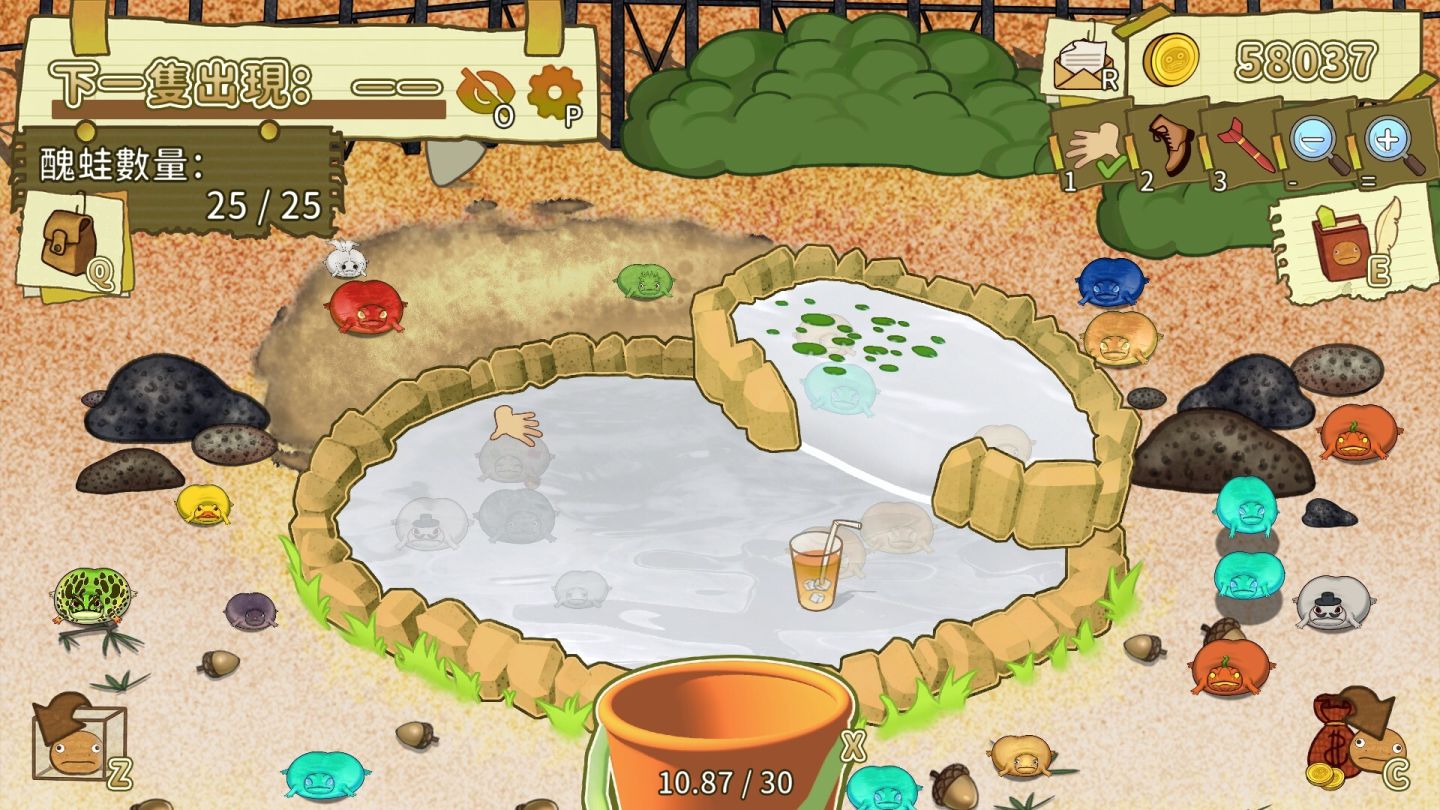Open the backpack inventory
This screenshot has height=810, width=1440.
click(72, 243)
